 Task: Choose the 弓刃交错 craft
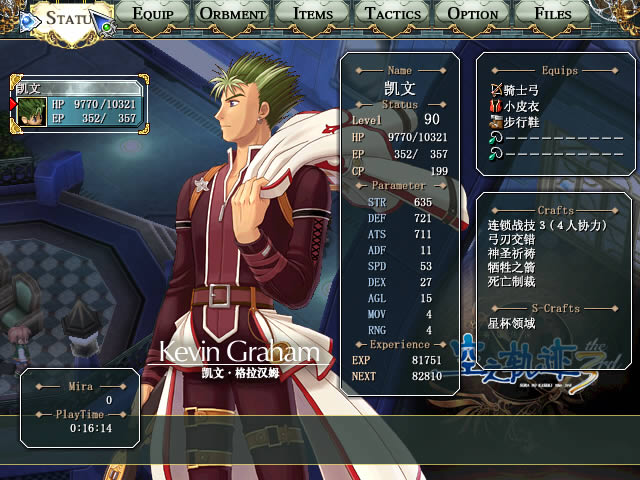coord(512,240)
